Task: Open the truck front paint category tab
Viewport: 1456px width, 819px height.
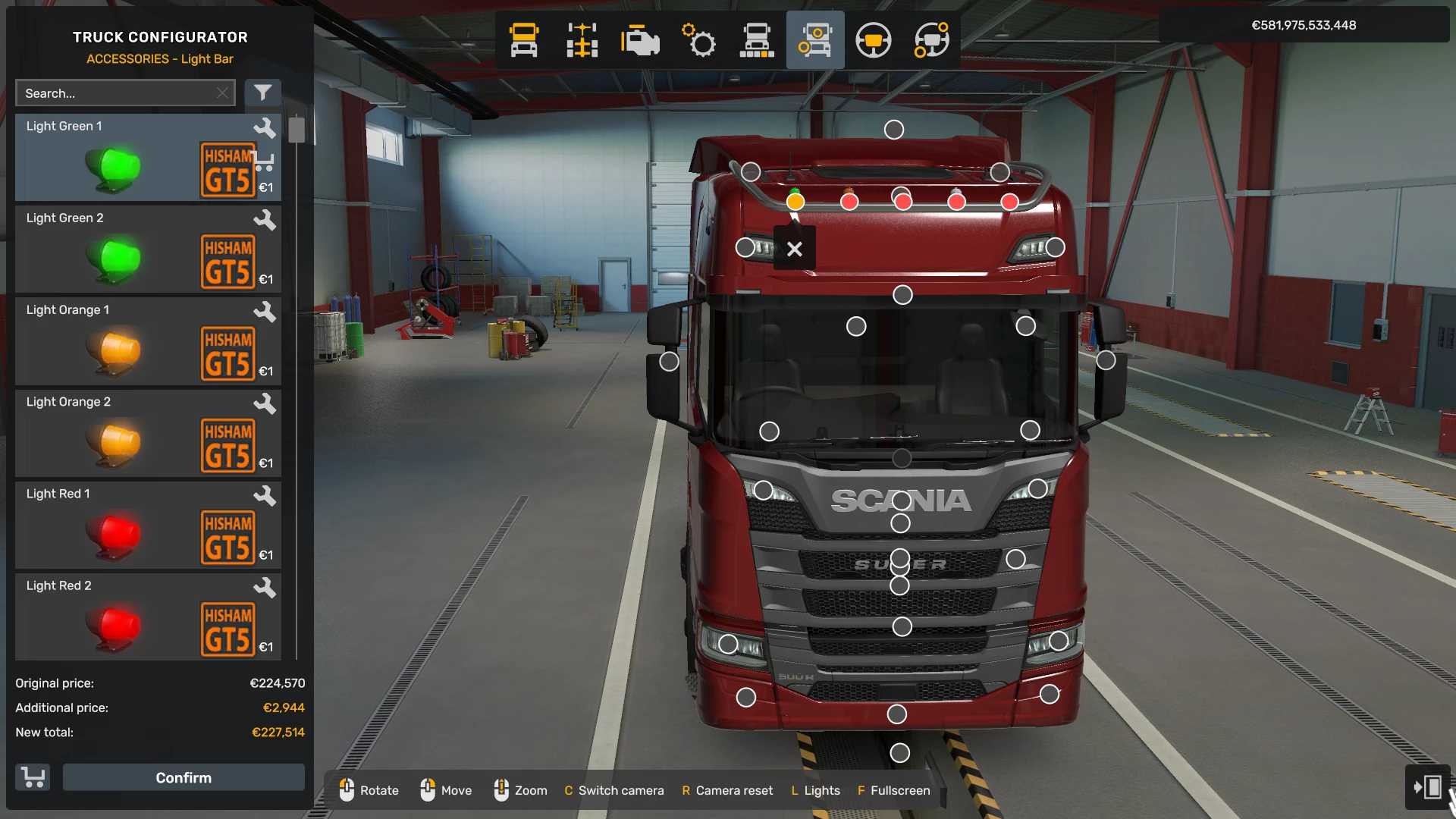Action: click(757, 40)
